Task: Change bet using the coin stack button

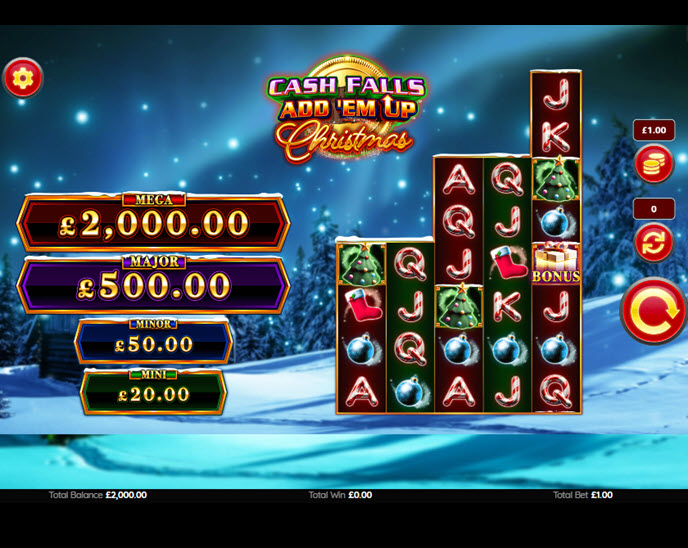Action: [653, 164]
